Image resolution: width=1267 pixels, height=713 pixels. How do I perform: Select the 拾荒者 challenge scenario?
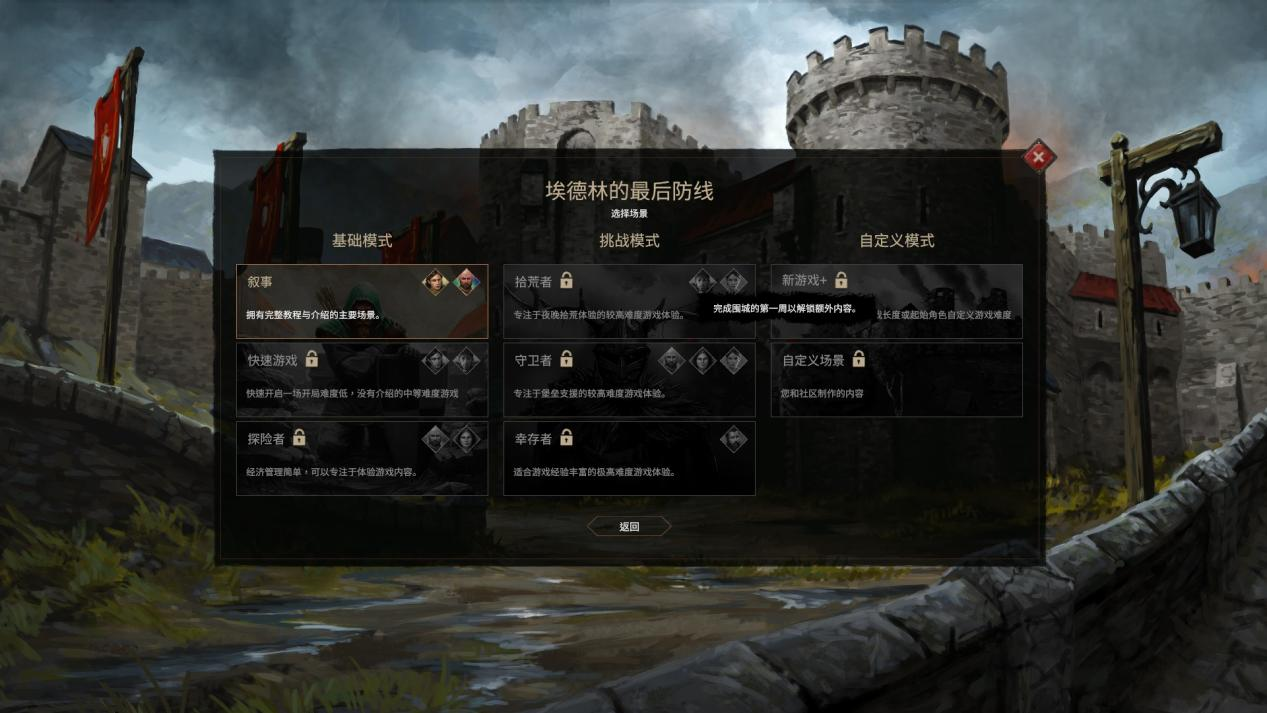628,301
